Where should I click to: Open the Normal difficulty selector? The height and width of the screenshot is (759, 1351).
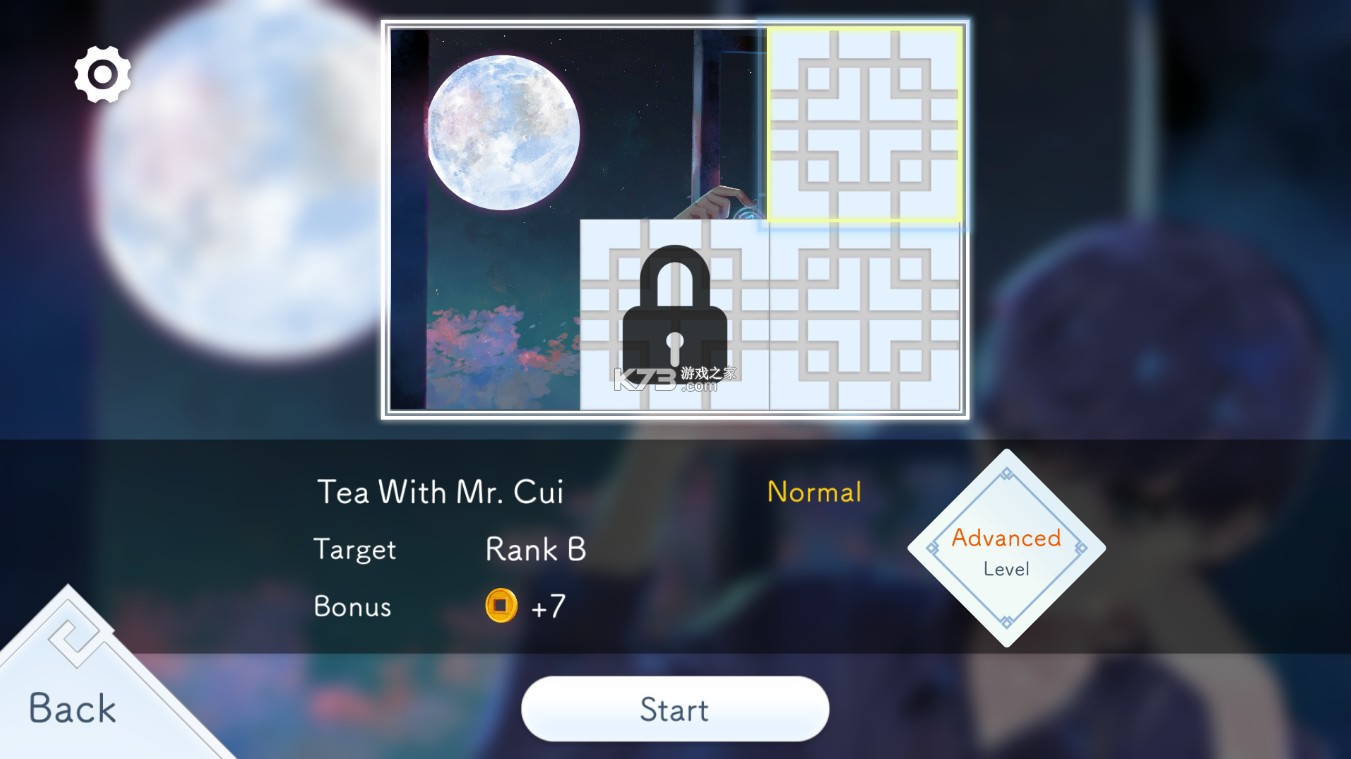pyautogui.click(x=813, y=491)
